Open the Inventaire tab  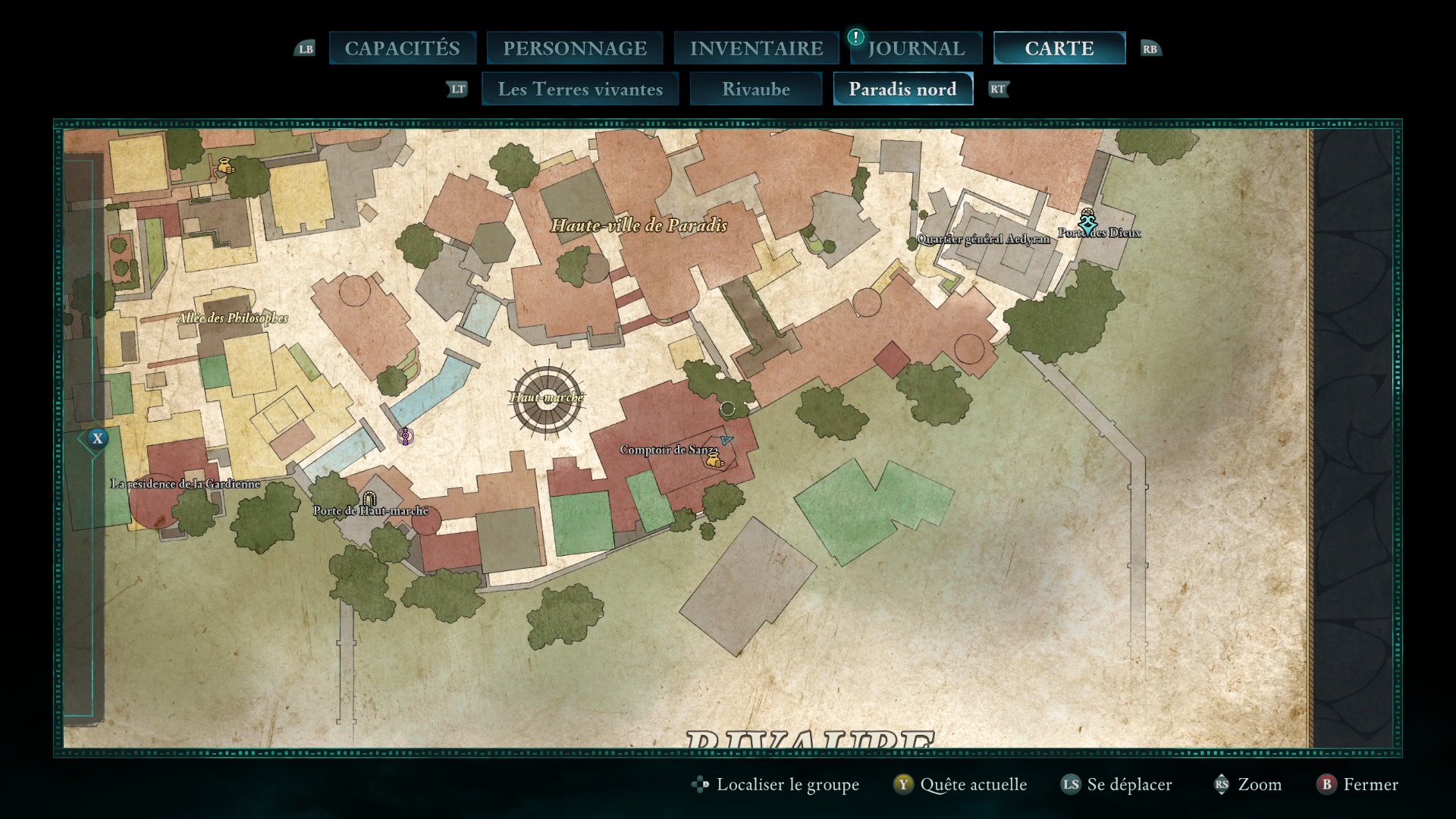click(756, 48)
